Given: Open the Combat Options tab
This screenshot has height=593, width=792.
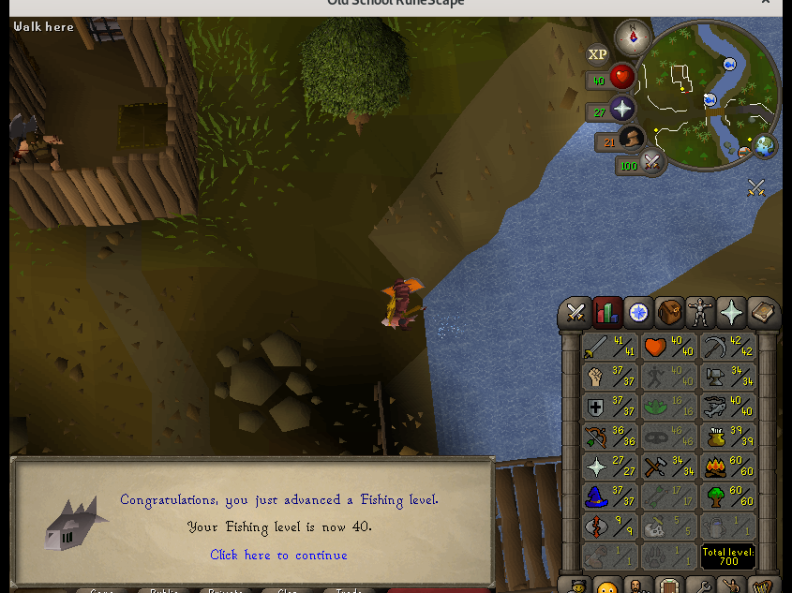Looking at the screenshot, I should pos(576,313).
